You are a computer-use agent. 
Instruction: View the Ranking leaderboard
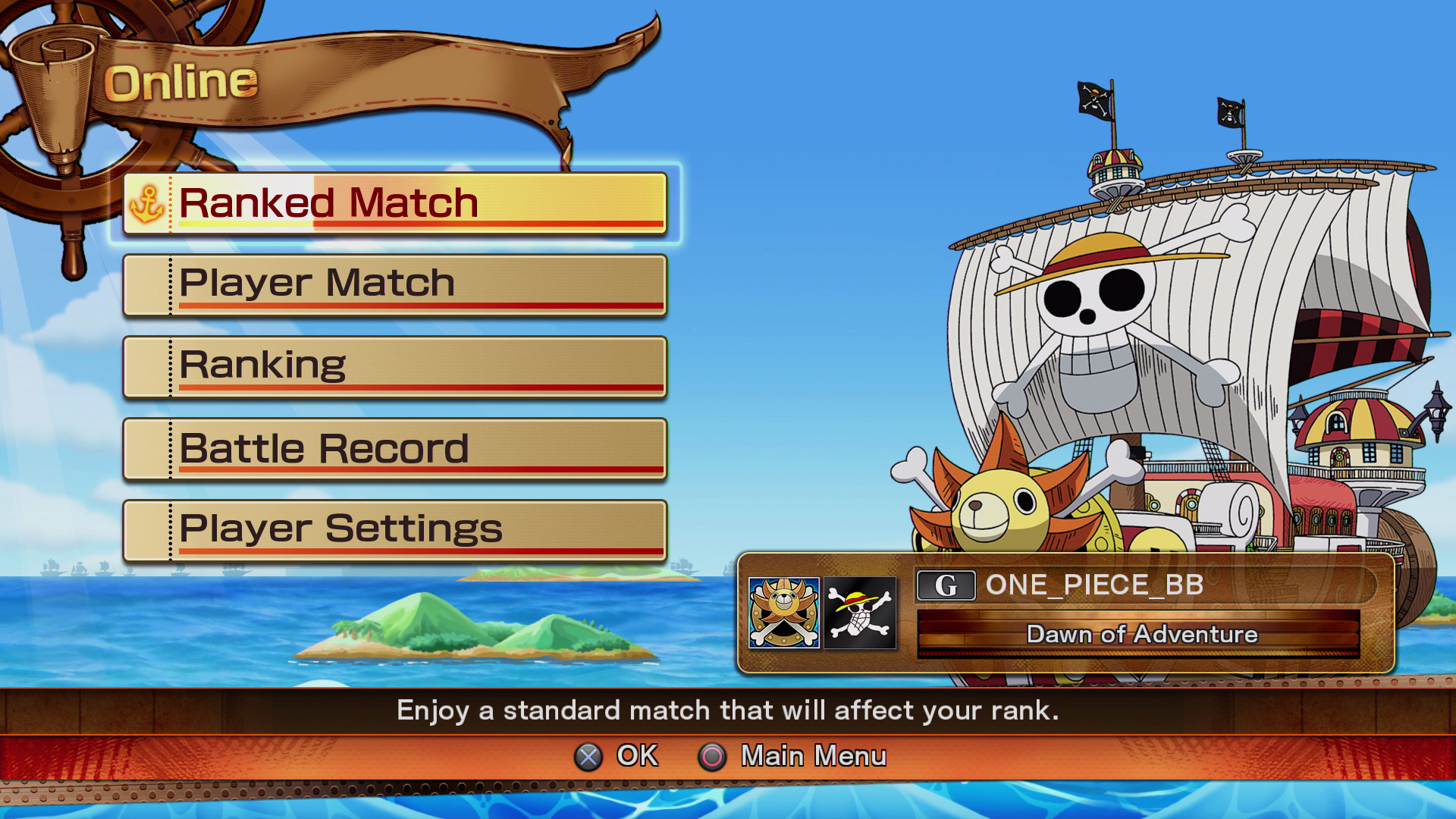pos(394,367)
